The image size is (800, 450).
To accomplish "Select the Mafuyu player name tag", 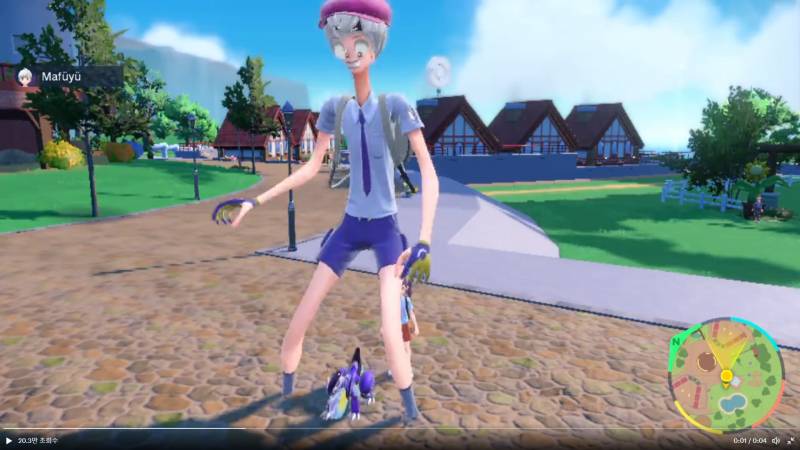I will click(x=62, y=75).
